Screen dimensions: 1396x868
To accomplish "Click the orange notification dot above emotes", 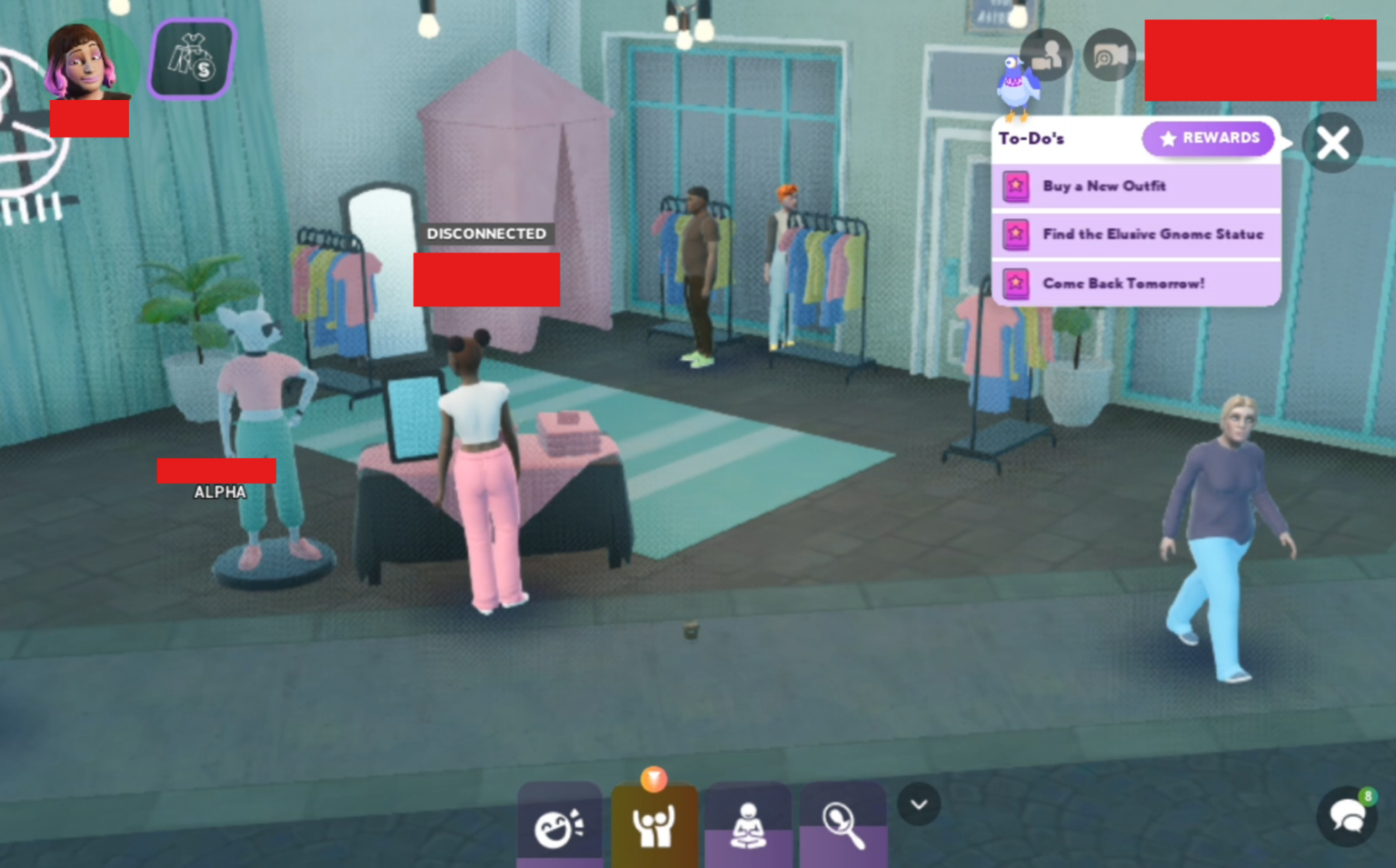I will click(x=654, y=779).
